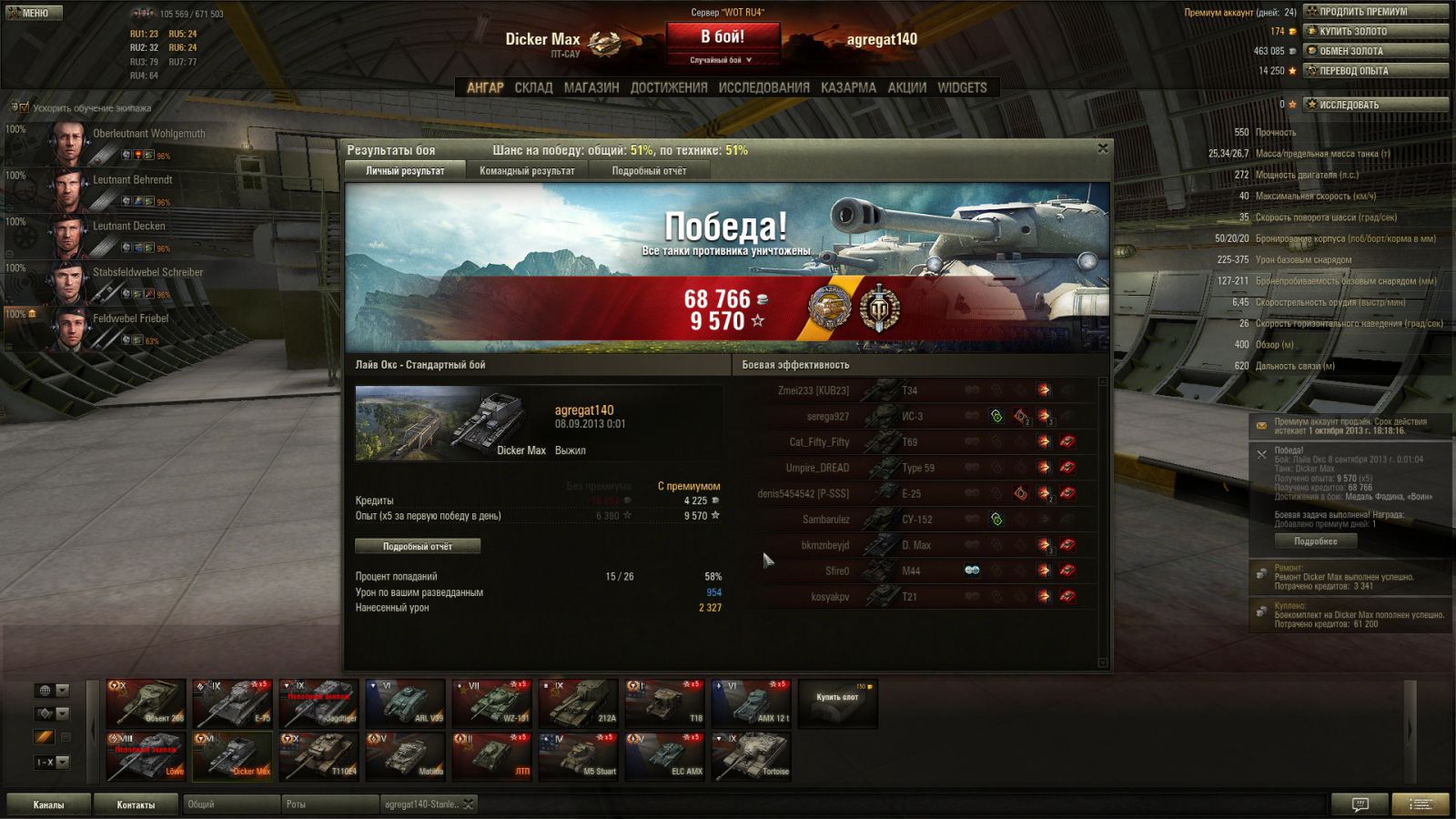1456x819 pixels.
Task: Switch to the СКЛАД section
Action: click(533, 87)
